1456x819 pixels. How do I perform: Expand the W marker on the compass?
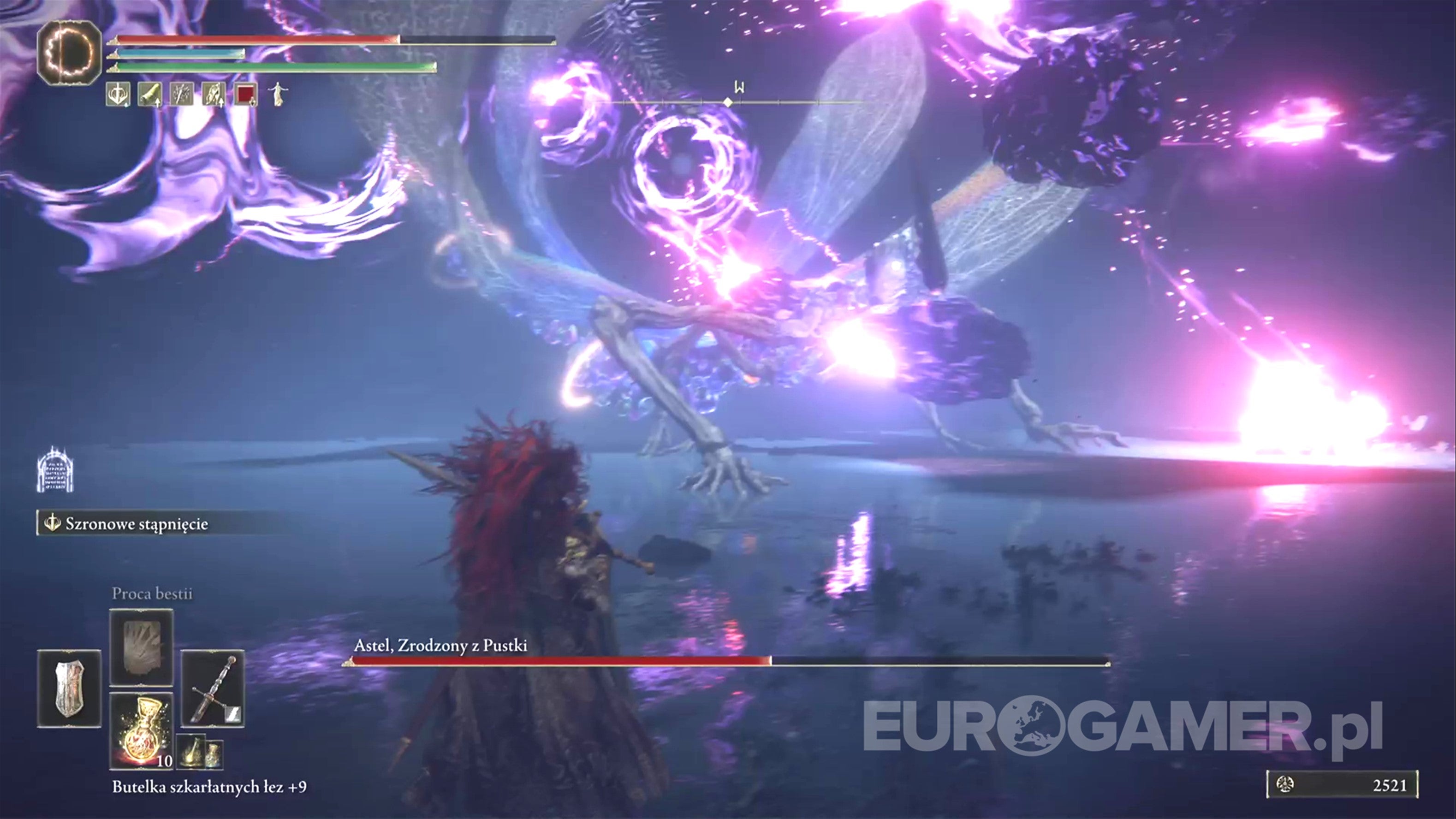[740, 88]
